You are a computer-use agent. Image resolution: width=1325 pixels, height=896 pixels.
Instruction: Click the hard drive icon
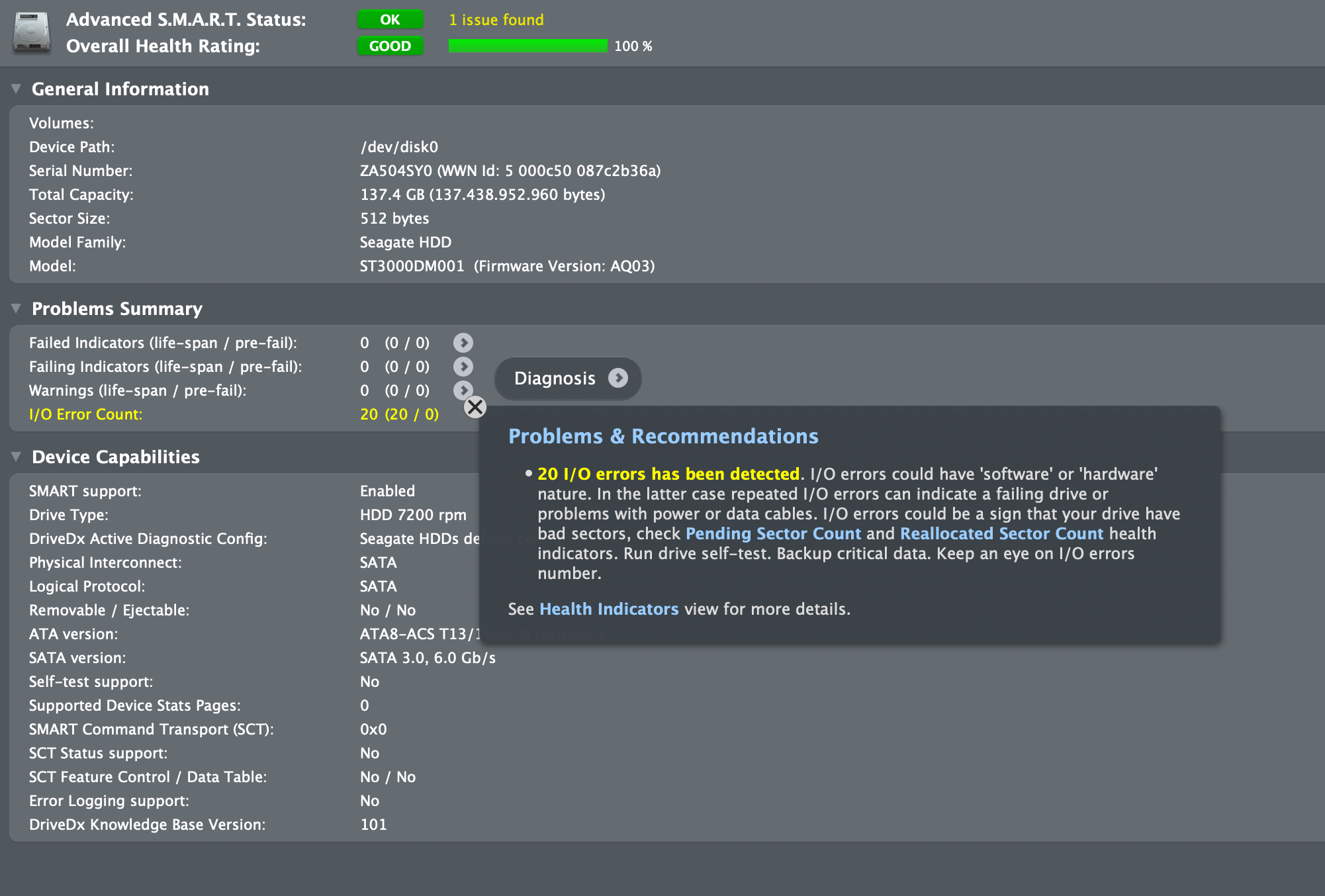(32, 32)
